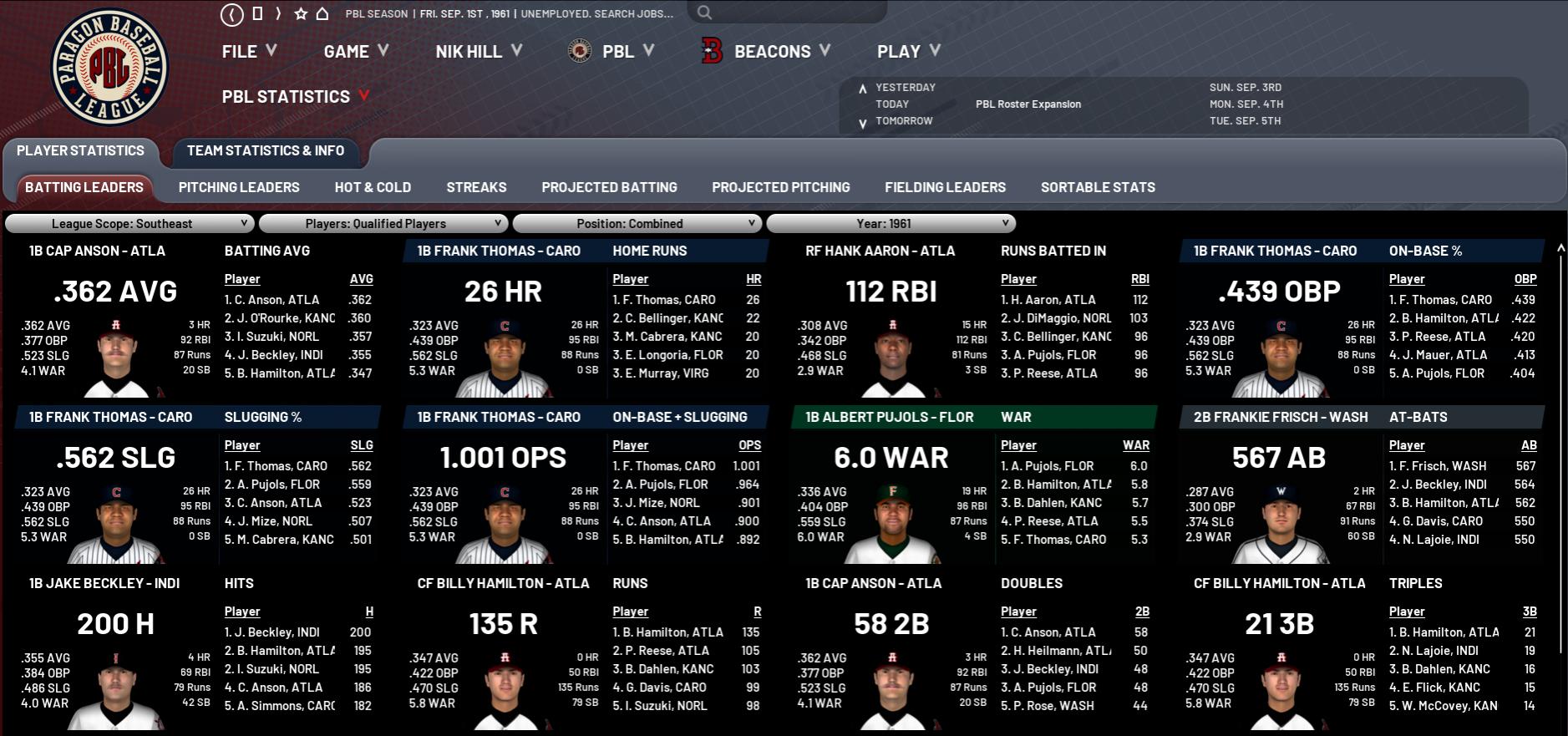The width and height of the screenshot is (1568, 736).
Task: Open the Fielding Leaders tab
Action: click(945, 188)
